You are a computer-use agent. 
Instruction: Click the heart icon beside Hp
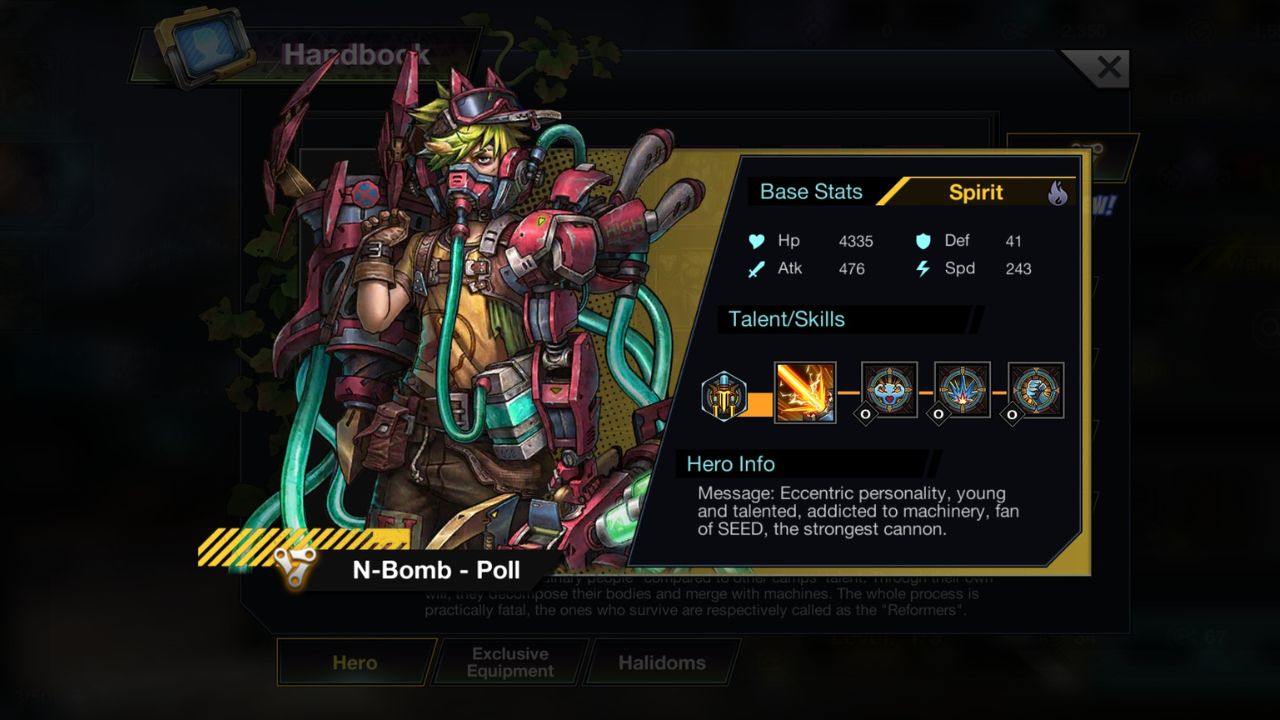click(758, 241)
